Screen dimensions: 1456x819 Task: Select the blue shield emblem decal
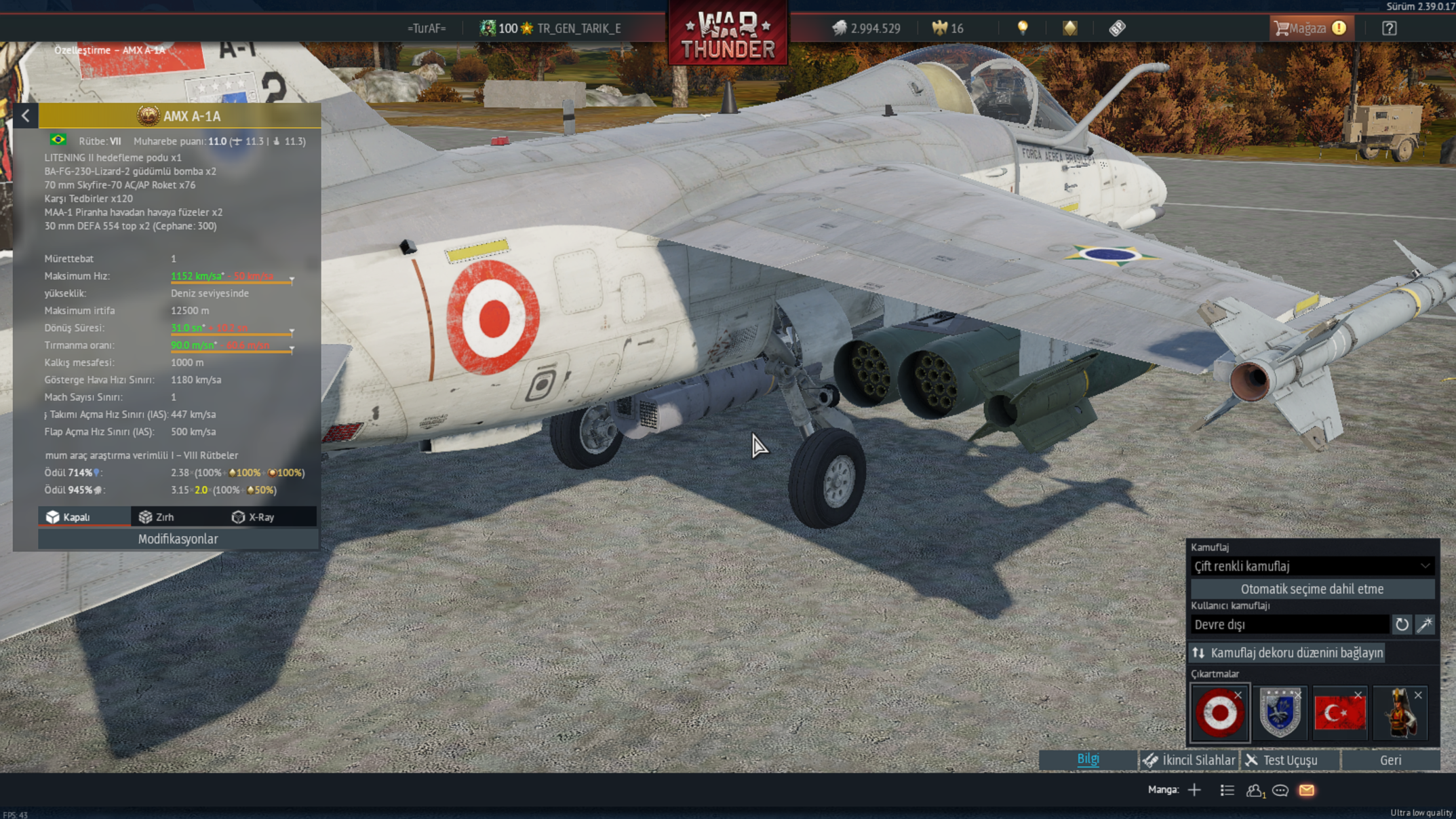[x=1280, y=712]
